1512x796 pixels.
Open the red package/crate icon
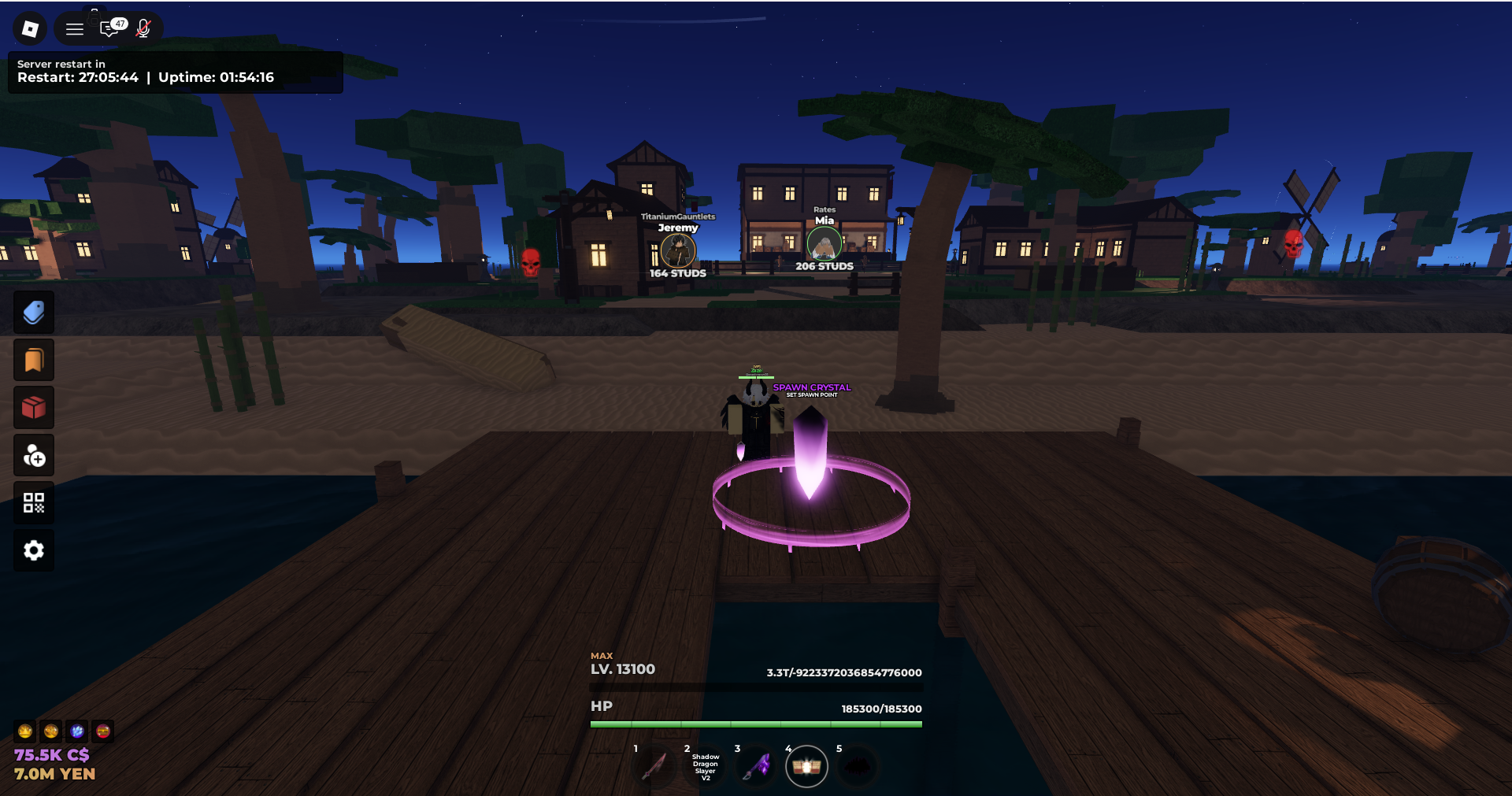click(x=33, y=408)
